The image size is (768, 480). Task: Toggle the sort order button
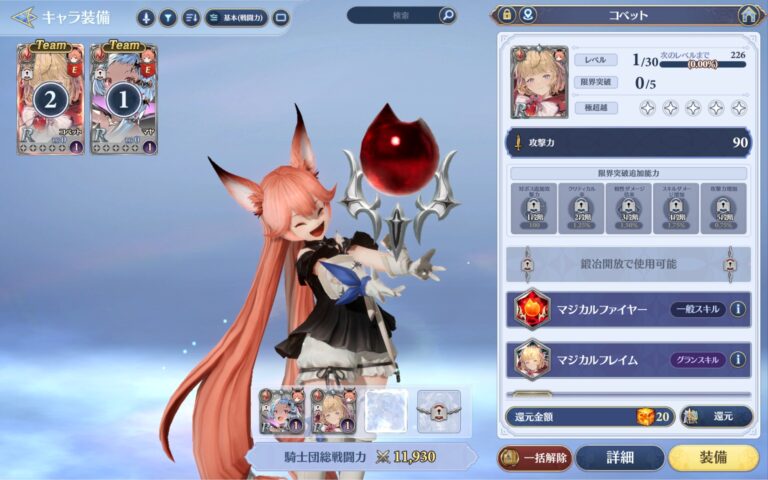(190, 17)
